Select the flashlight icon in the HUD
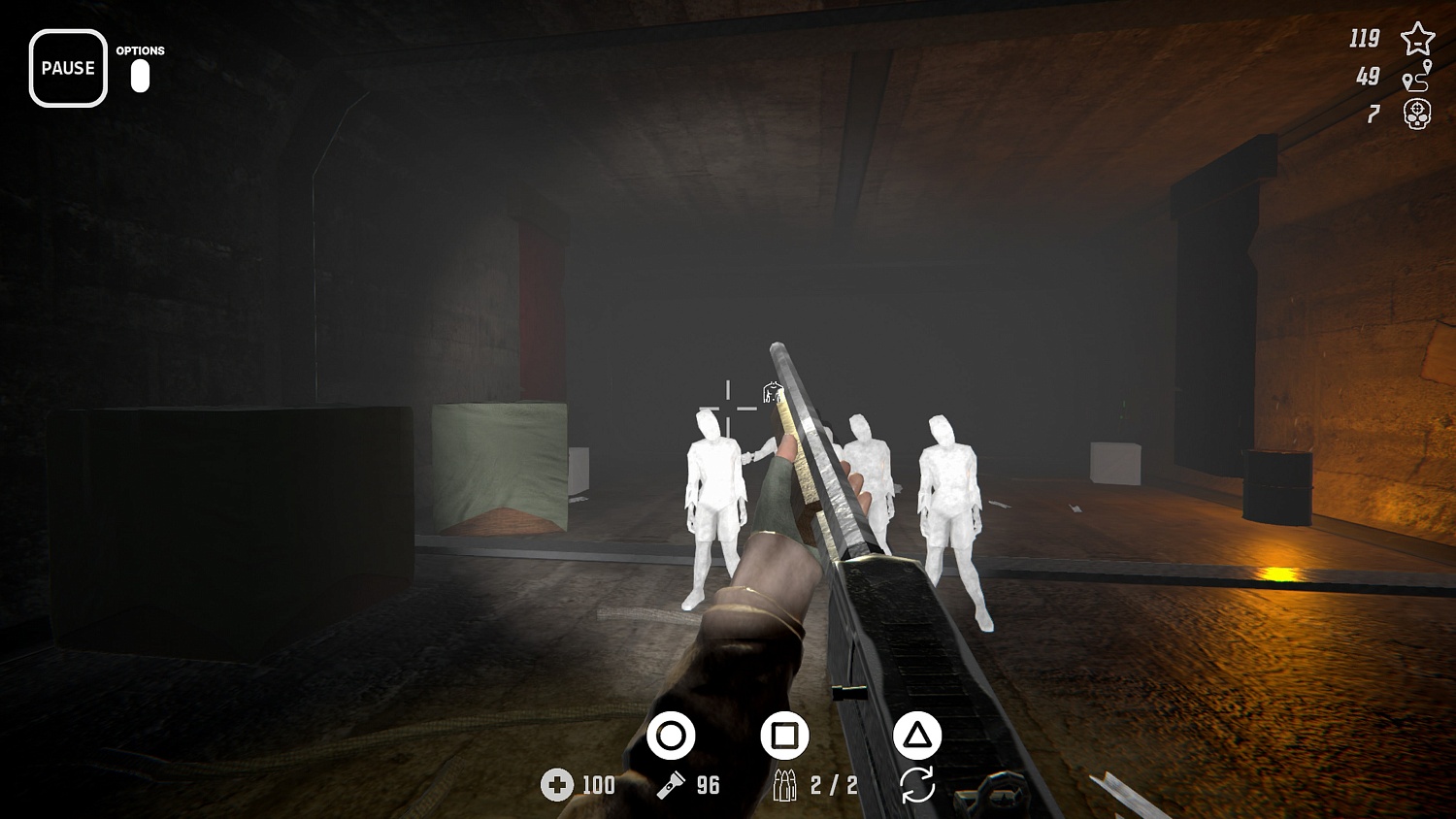 [673, 784]
